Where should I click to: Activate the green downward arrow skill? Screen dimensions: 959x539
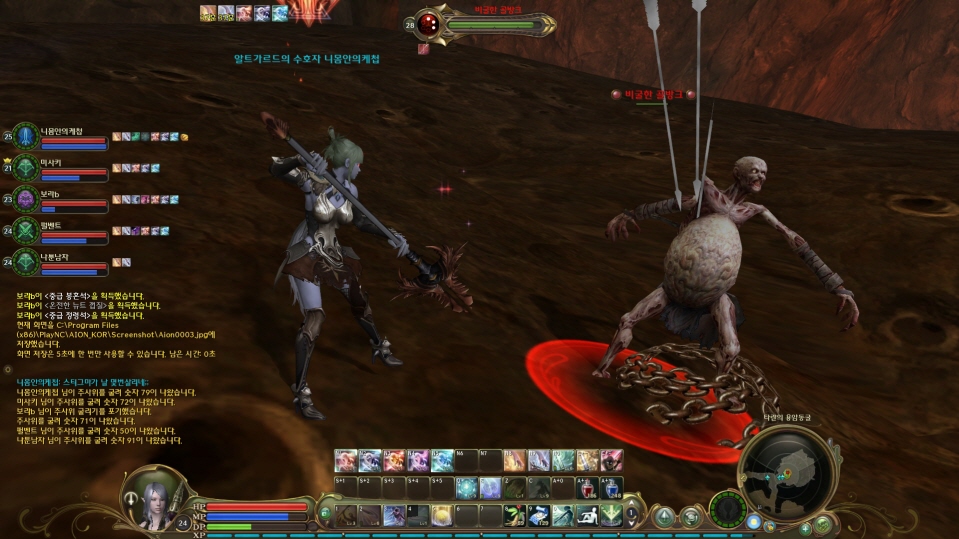pos(612,515)
